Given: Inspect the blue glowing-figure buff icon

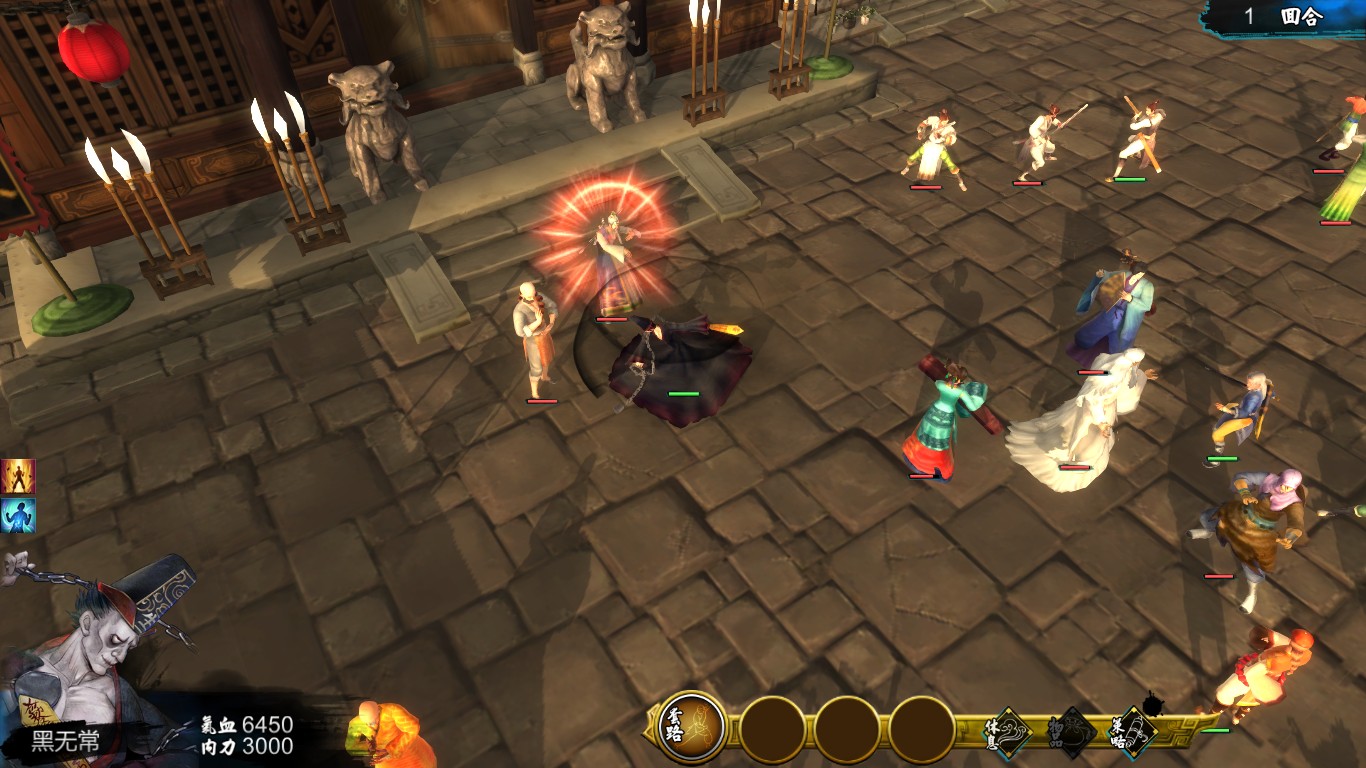Looking at the screenshot, I should [x=18, y=515].
